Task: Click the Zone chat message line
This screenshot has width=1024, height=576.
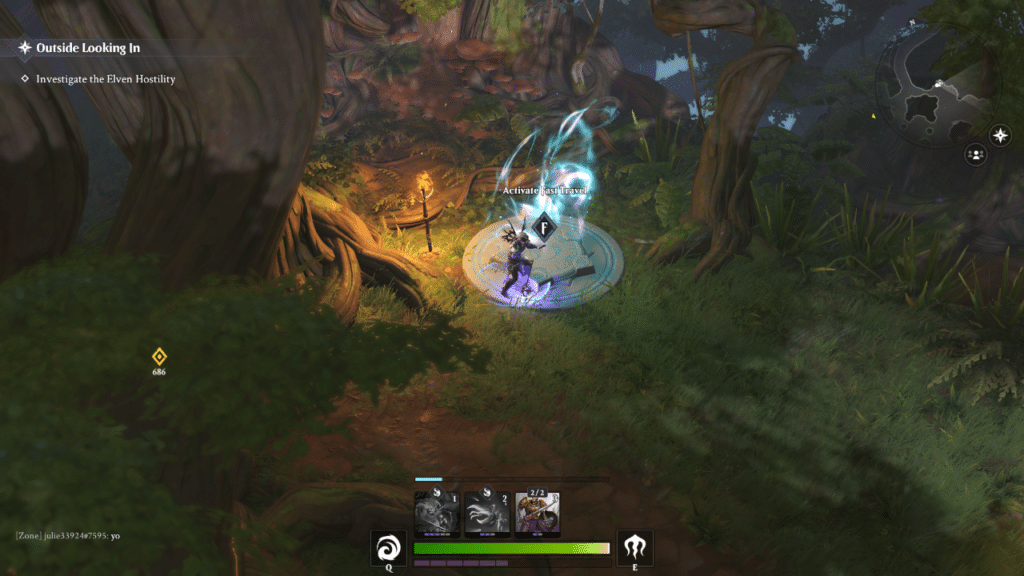Action: [68, 536]
